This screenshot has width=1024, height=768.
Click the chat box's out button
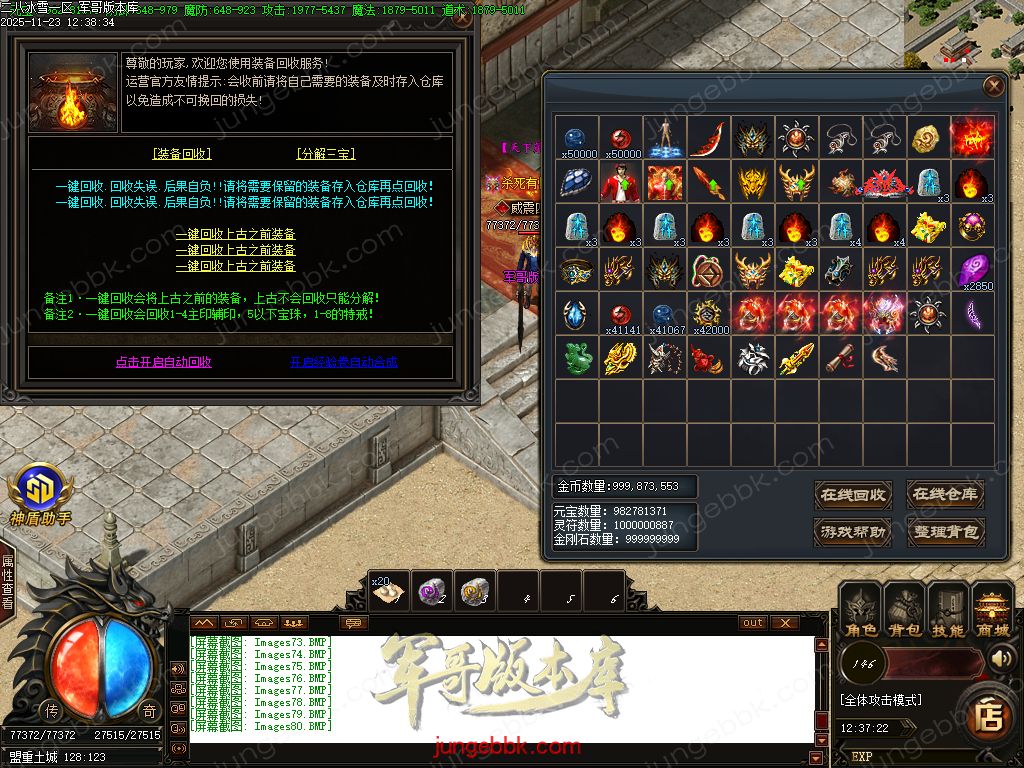[753, 622]
